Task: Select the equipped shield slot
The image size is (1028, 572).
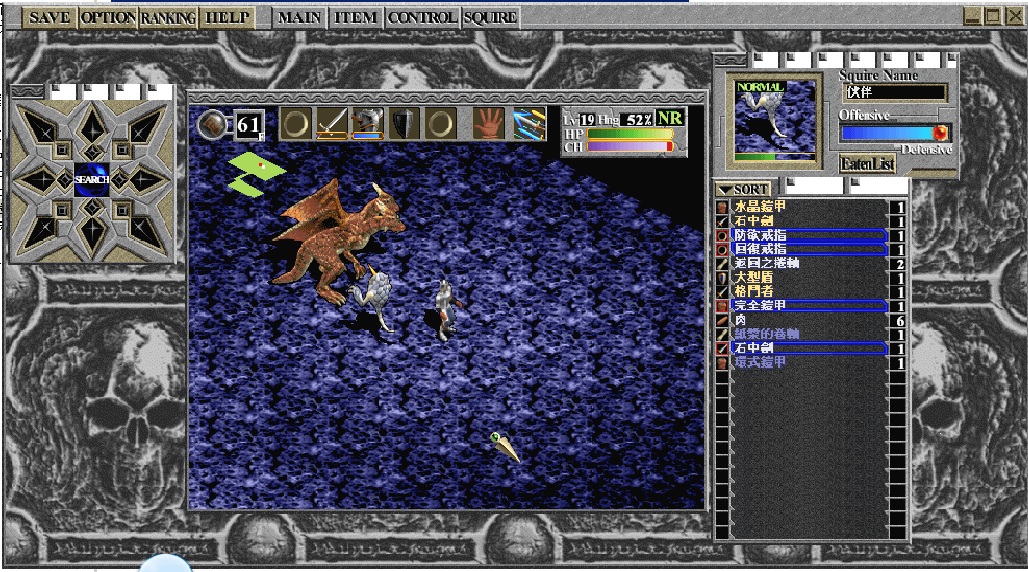Action: click(x=404, y=123)
